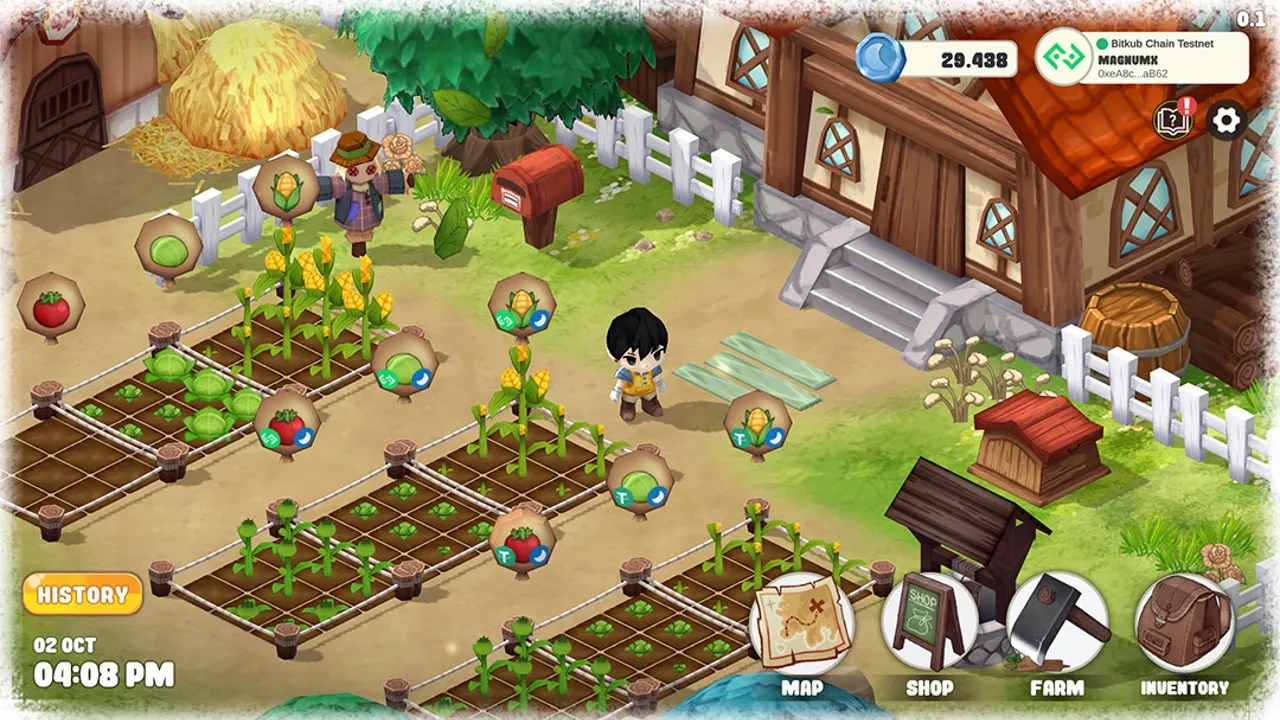Select the corn marker without any badges
Image resolution: width=1280 pixels, height=720 pixels.
tap(286, 188)
